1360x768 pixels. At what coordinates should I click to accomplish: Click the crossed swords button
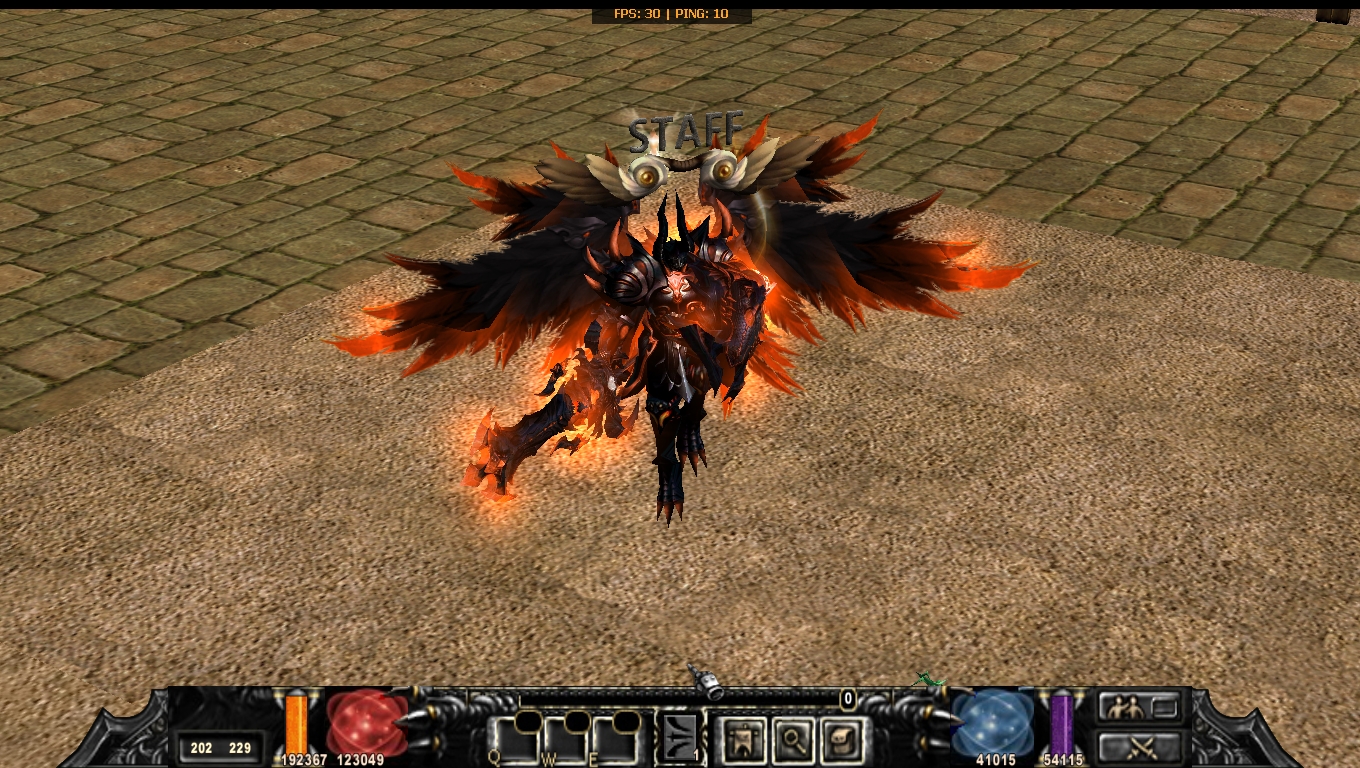[1140, 746]
